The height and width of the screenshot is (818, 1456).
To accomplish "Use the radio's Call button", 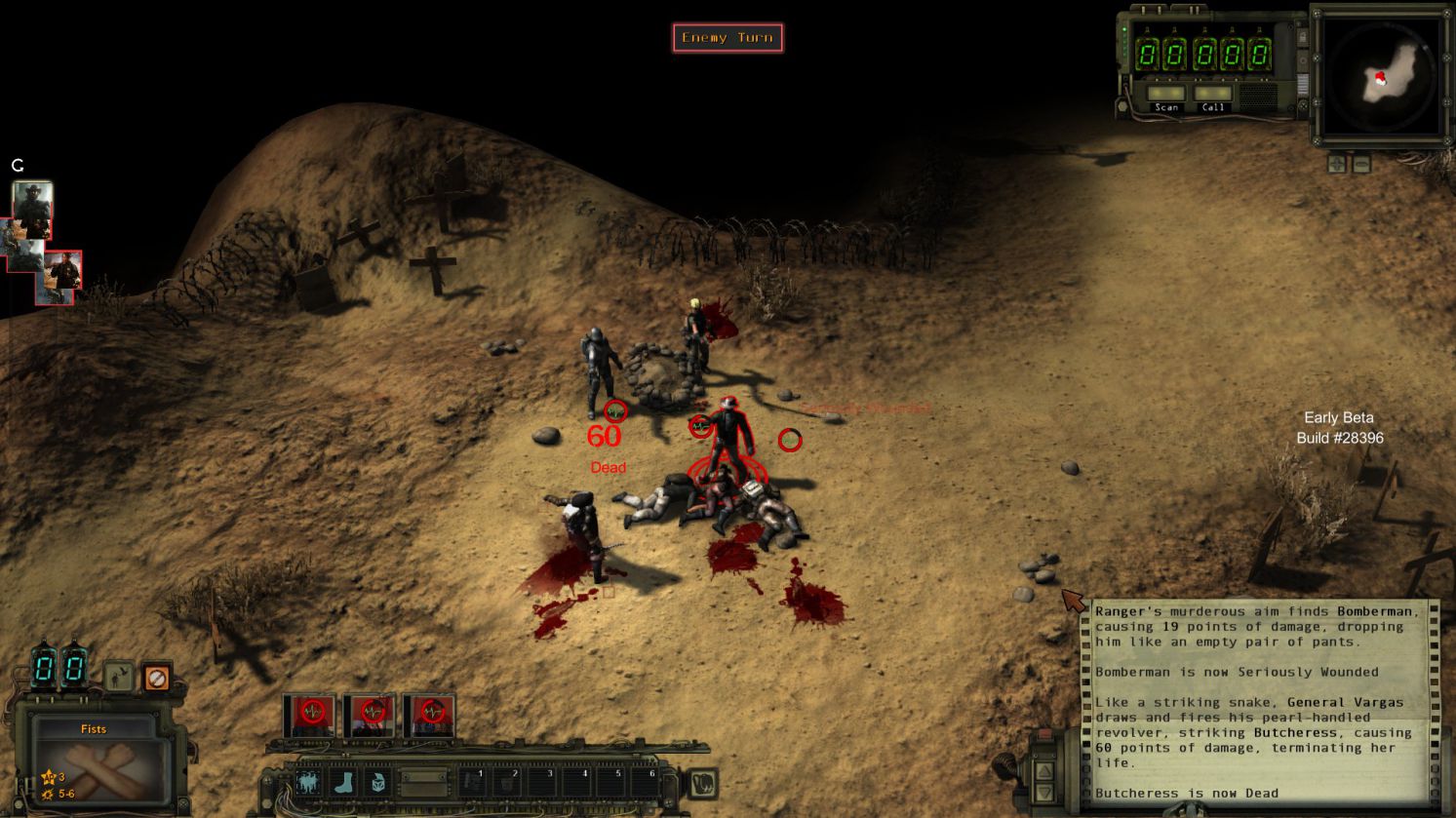I will click(x=1213, y=96).
